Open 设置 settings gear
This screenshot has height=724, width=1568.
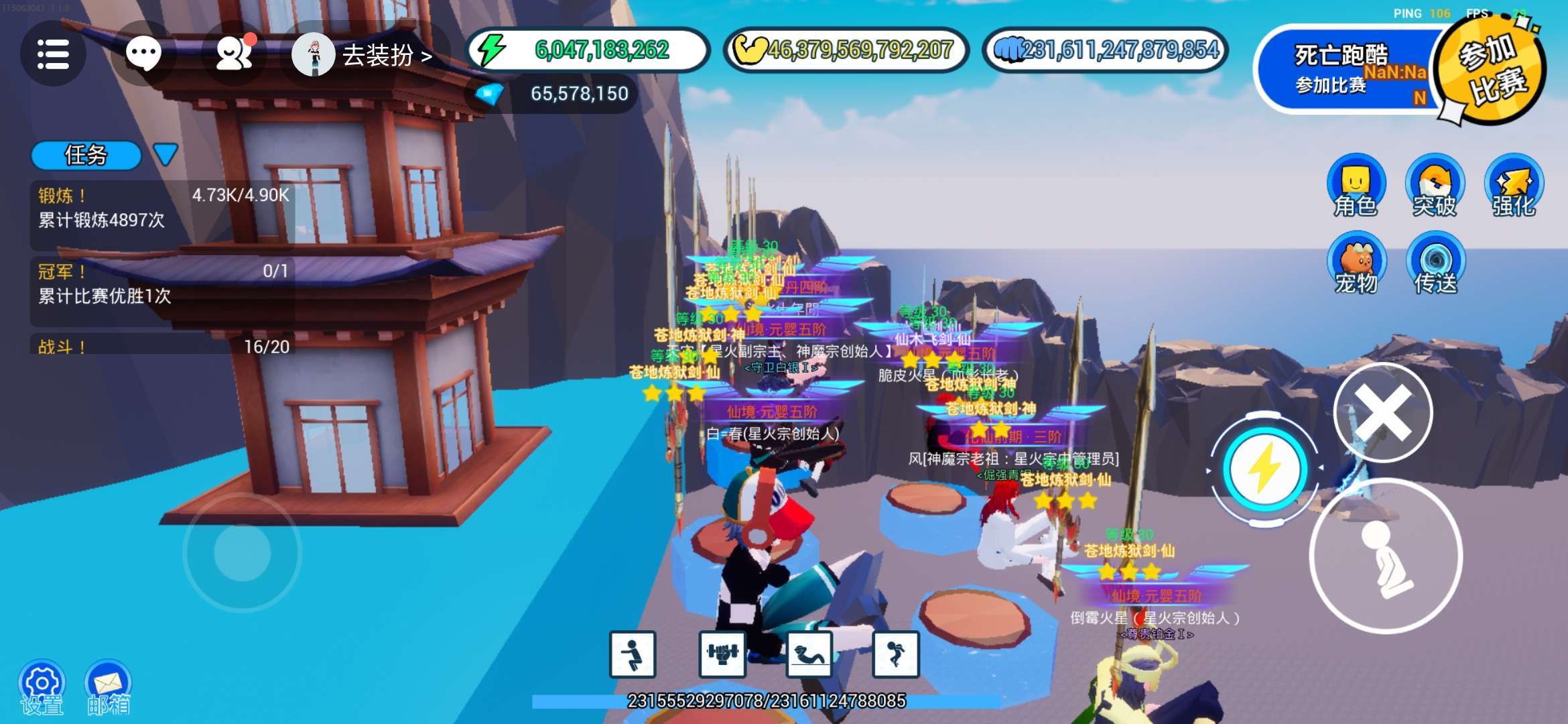click(x=42, y=687)
